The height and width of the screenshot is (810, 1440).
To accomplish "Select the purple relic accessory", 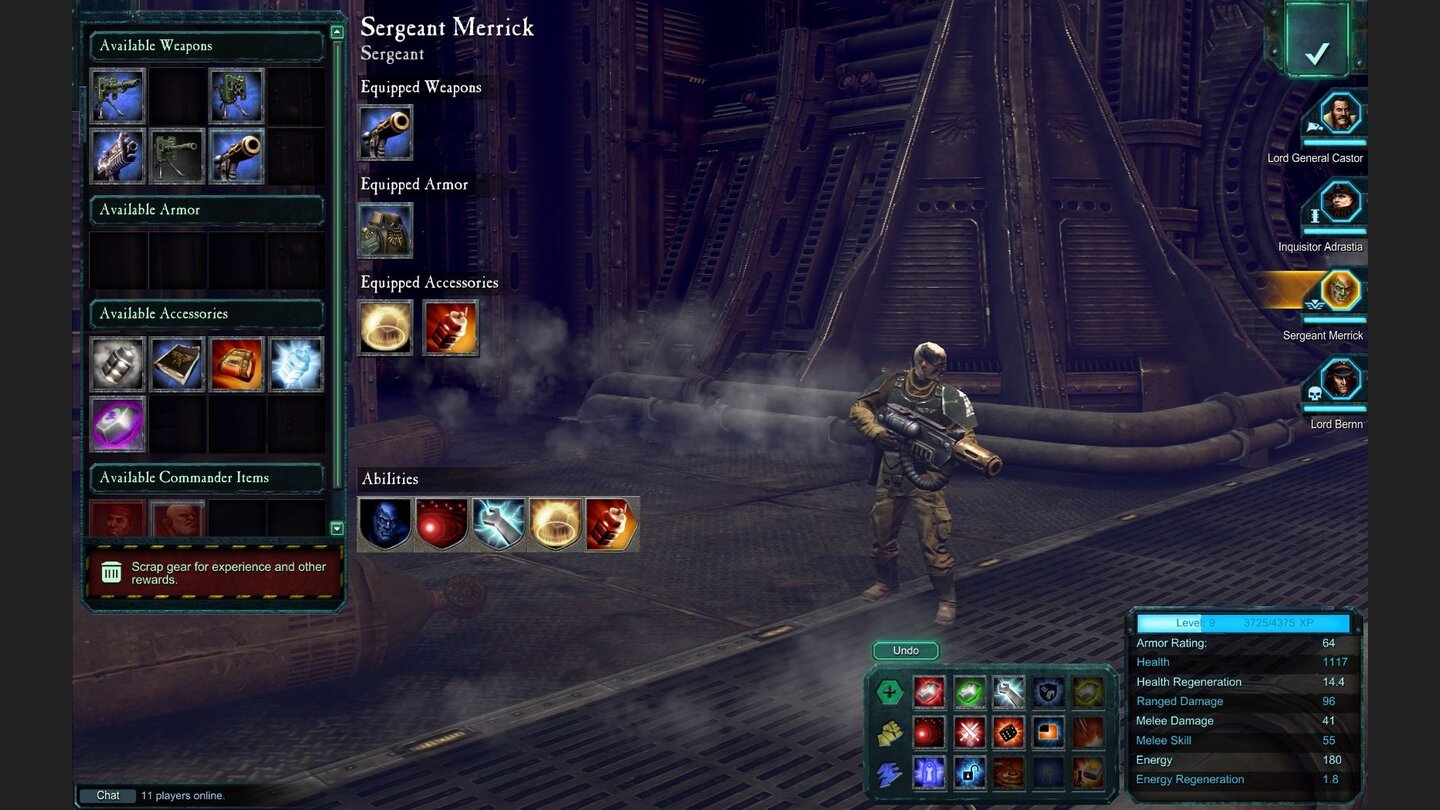I will [x=117, y=424].
